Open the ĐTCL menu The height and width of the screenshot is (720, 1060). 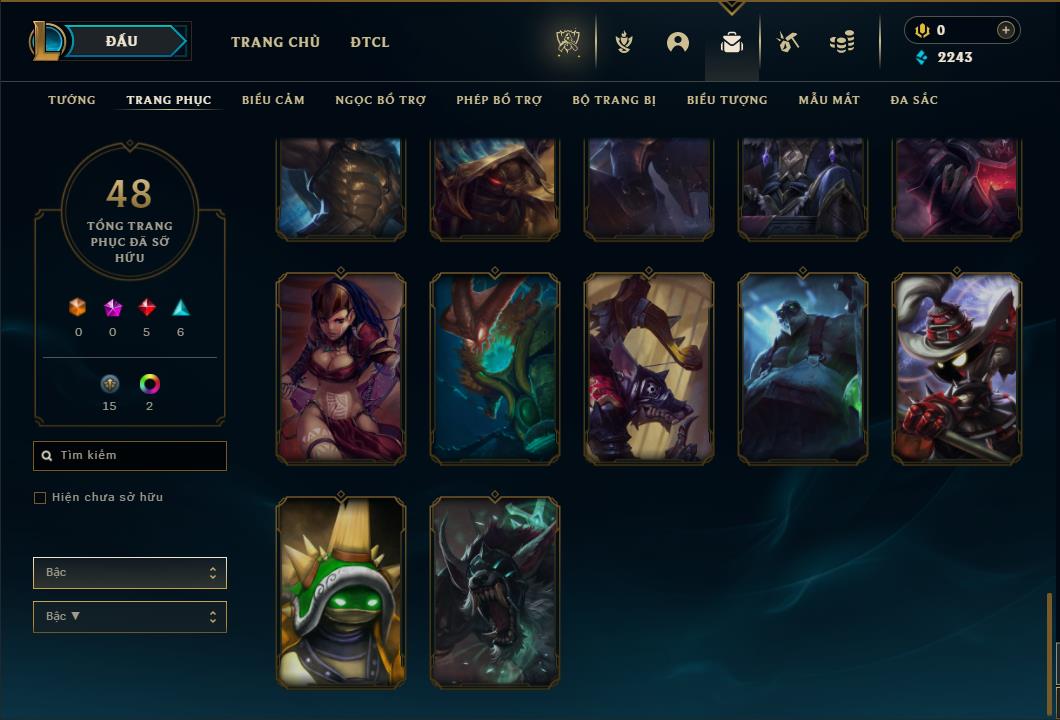click(x=370, y=42)
